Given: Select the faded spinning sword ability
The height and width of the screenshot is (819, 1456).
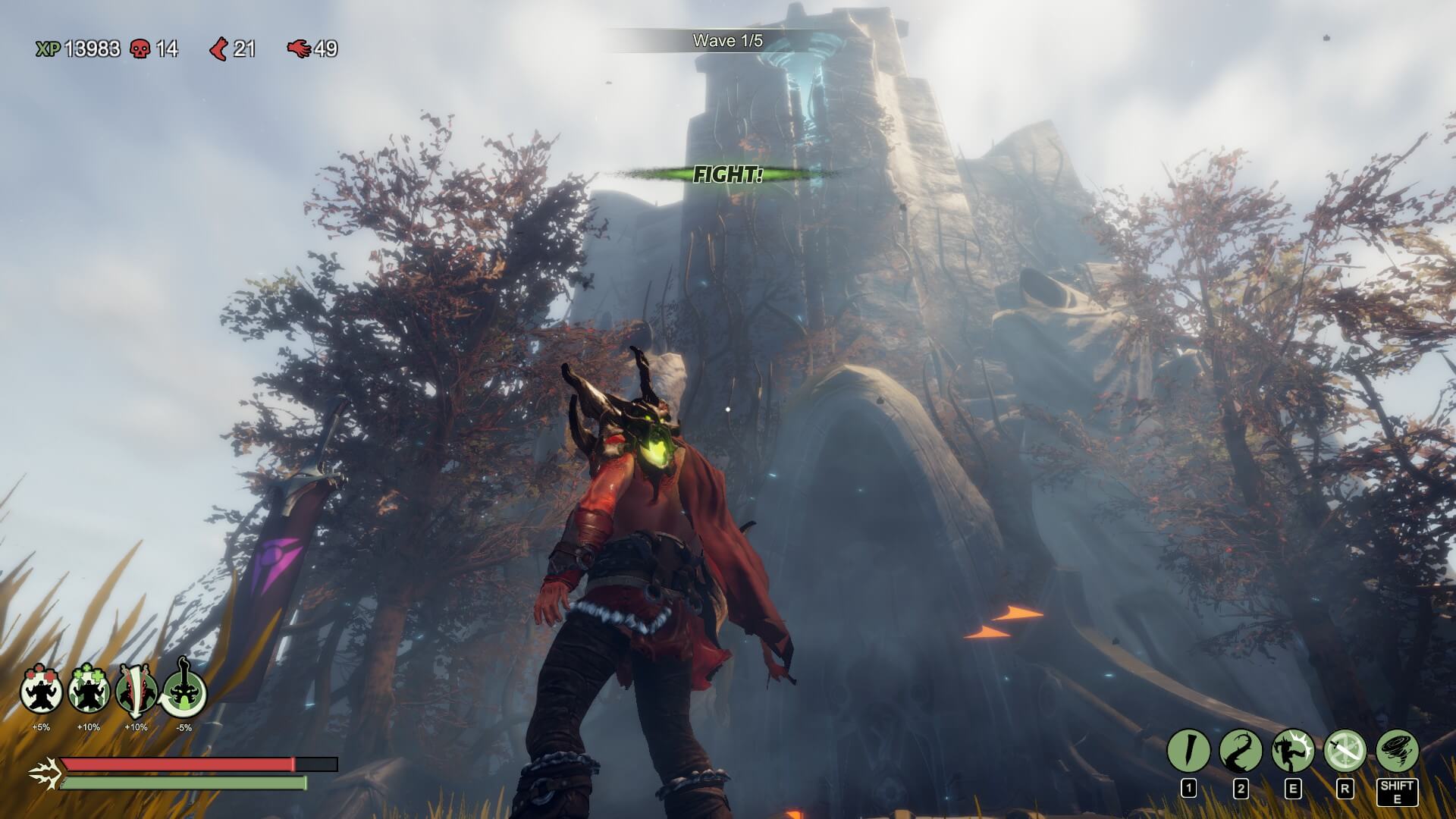Looking at the screenshot, I should click(x=1345, y=752).
